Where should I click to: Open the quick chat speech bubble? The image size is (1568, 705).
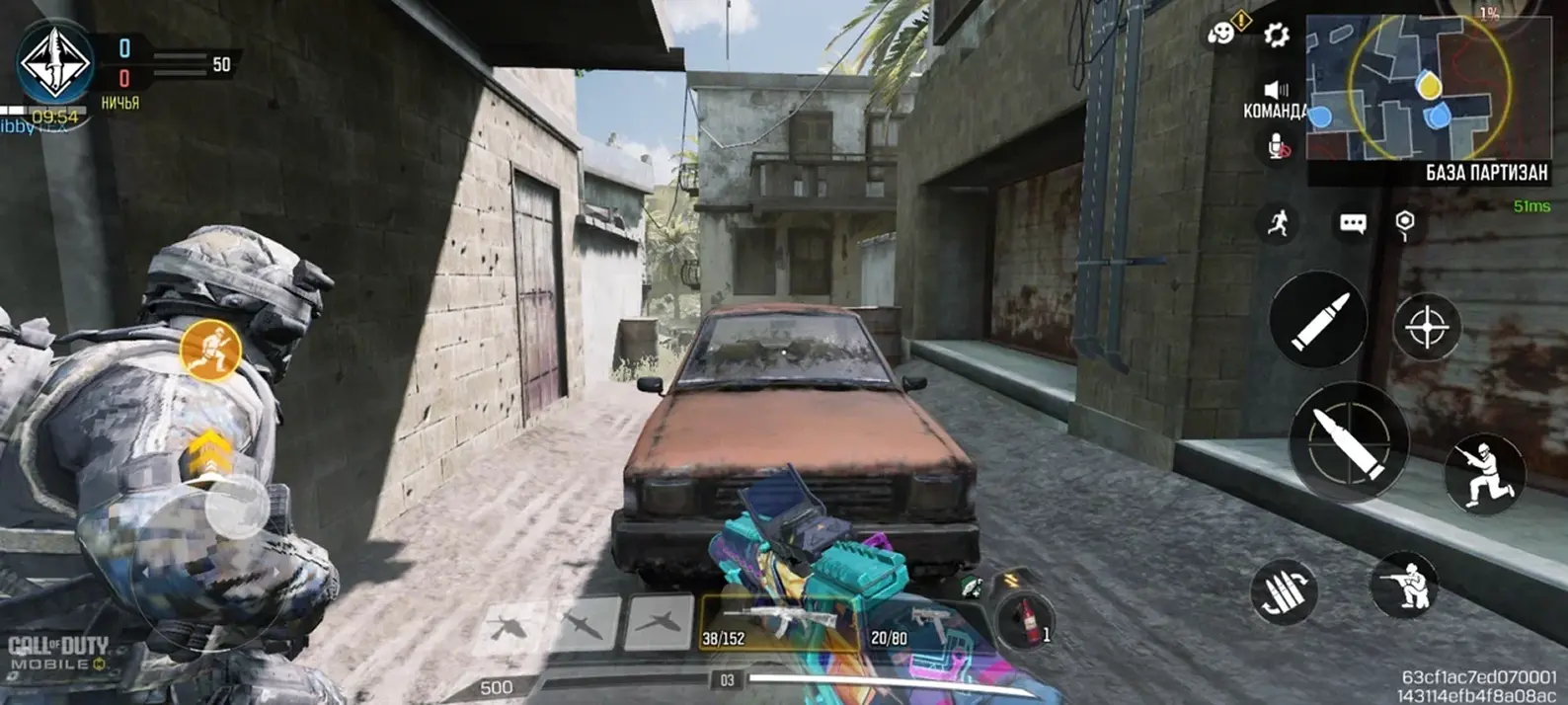tap(1352, 224)
